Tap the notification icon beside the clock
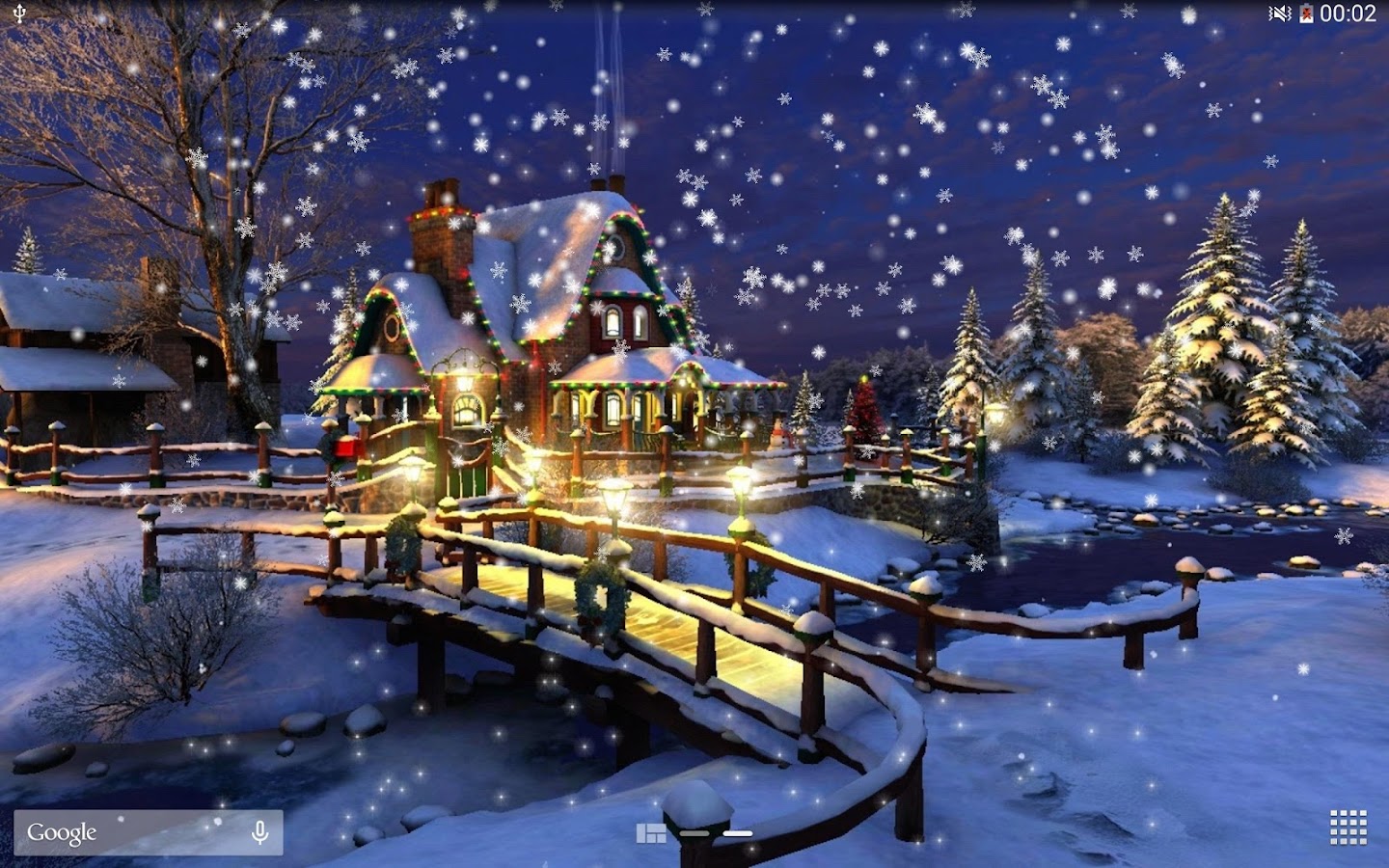1389x868 pixels. (1304, 14)
